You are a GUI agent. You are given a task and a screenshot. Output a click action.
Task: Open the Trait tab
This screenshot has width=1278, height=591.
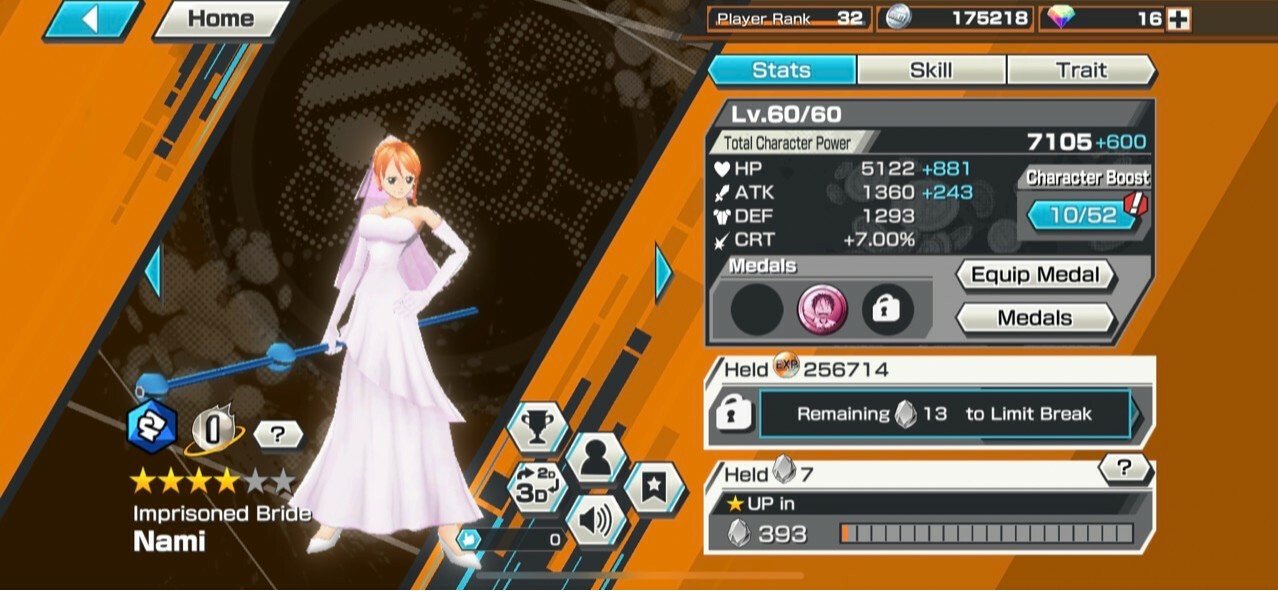pyautogui.click(x=1081, y=70)
